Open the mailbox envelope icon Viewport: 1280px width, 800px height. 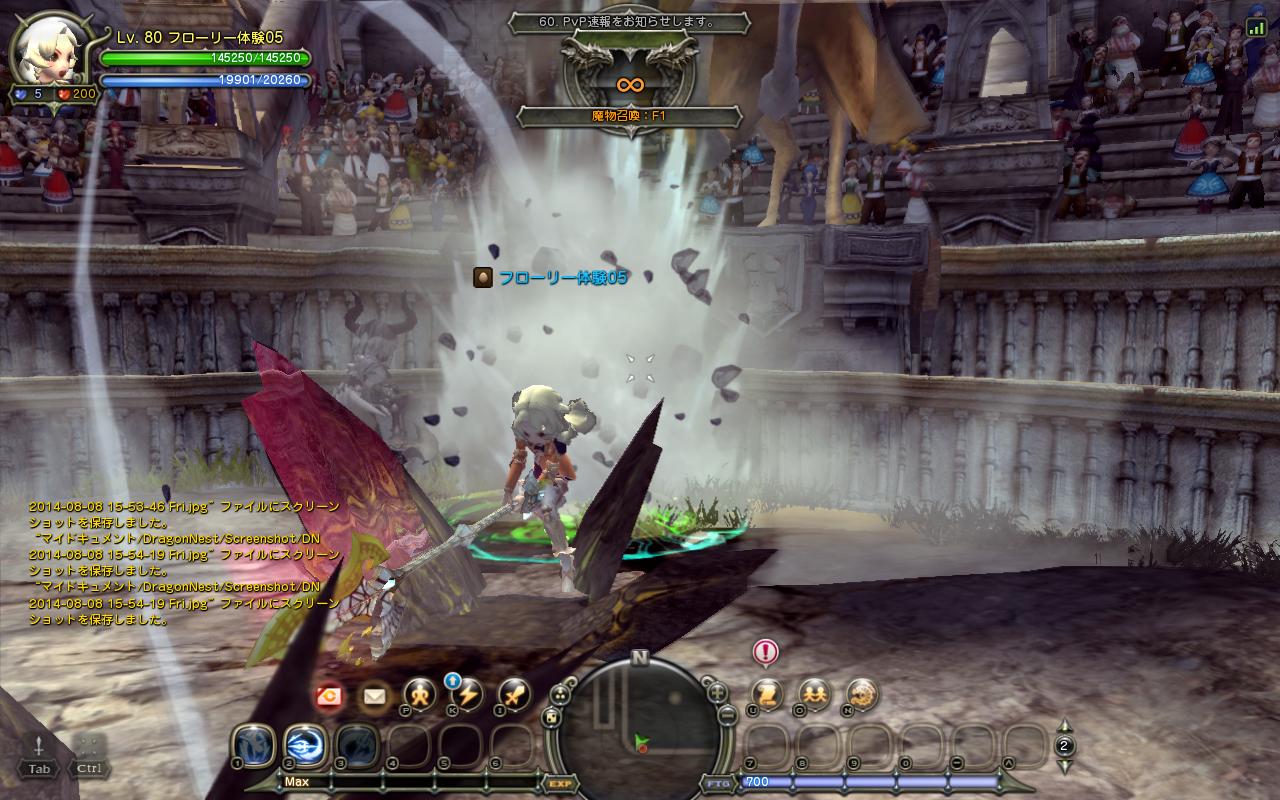tap(375, 696)
